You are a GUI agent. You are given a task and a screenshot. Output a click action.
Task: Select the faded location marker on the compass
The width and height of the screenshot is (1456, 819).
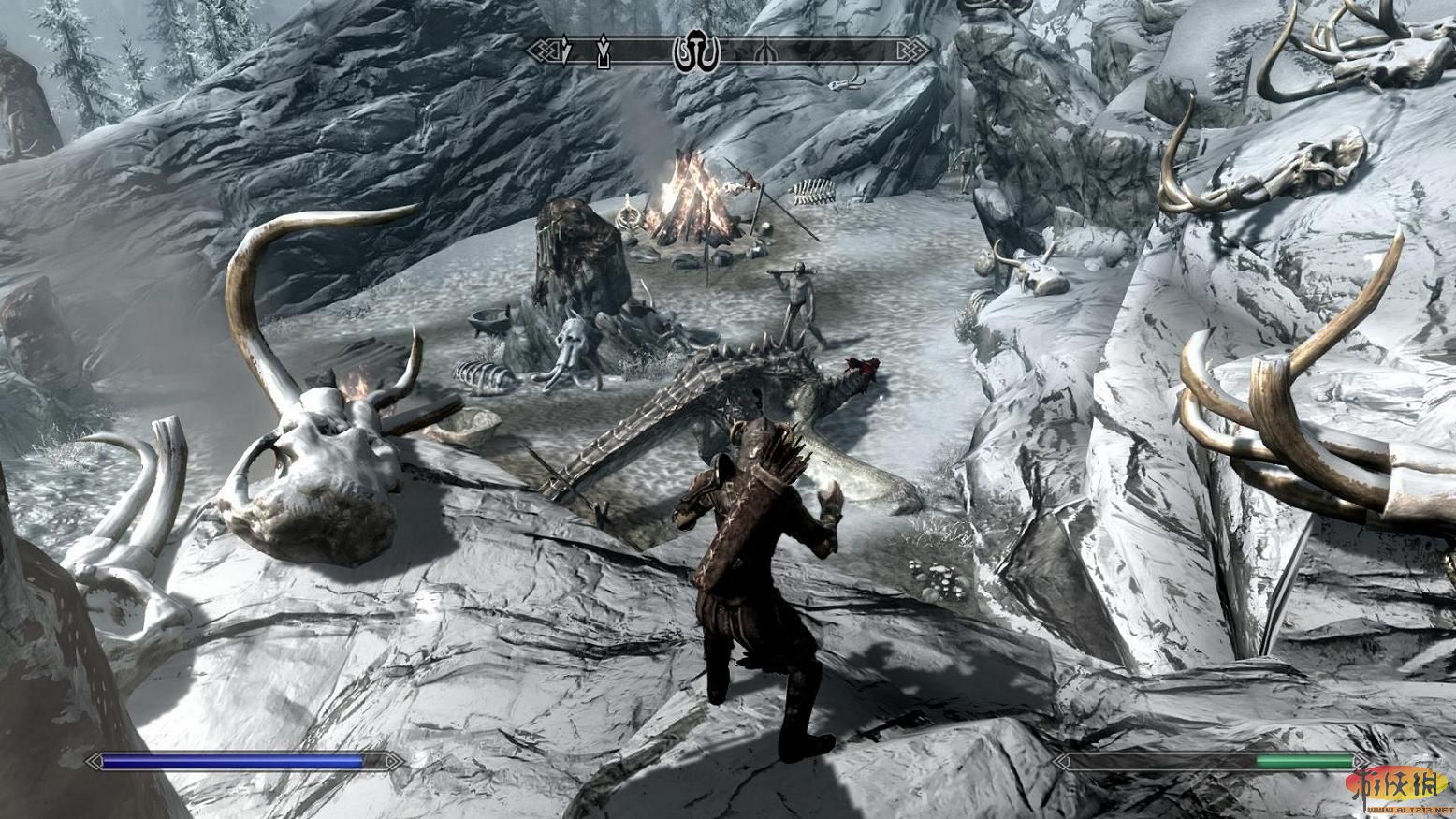coord(764,51)
